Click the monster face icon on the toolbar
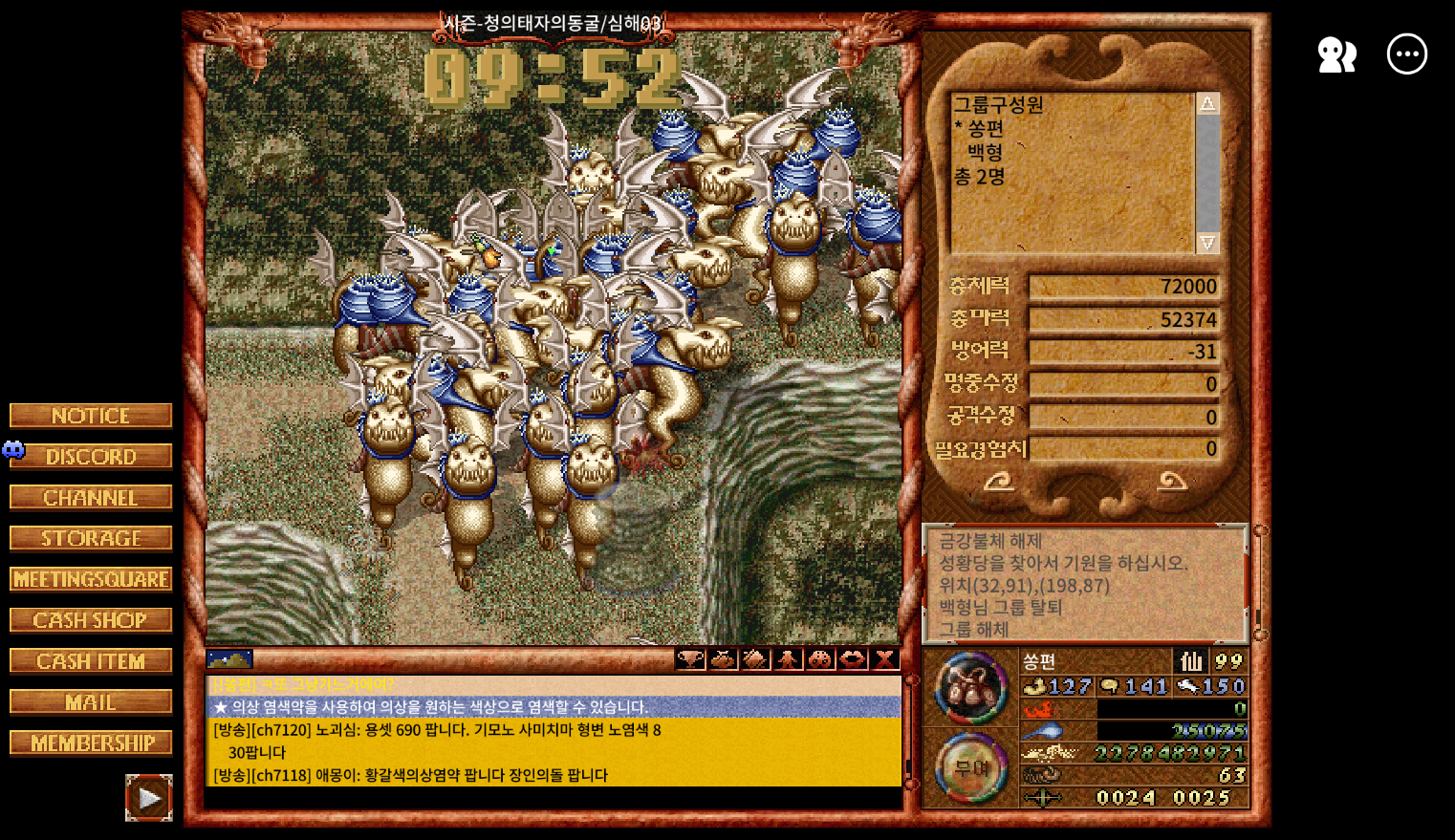Screen dimensions: 1455x840 [819, 659]
